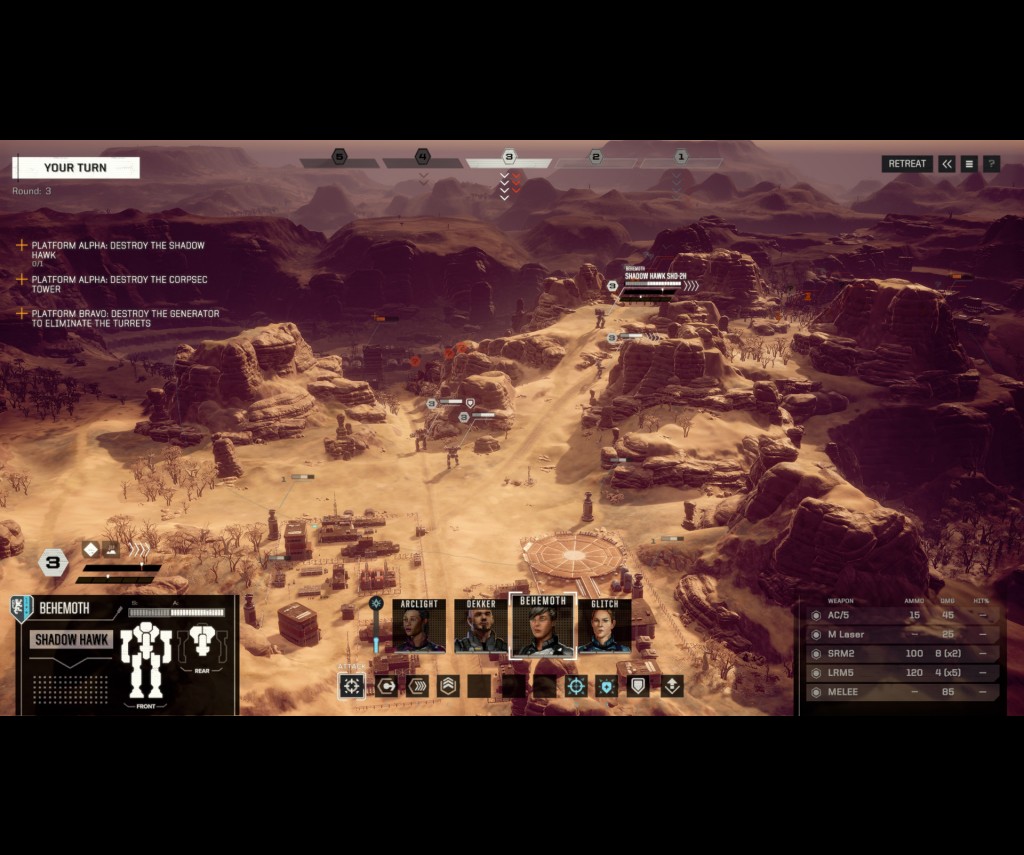Screen dimensions: 1024x855
Task: Click the up-arrow action at bar end
Action: point(671,686)
